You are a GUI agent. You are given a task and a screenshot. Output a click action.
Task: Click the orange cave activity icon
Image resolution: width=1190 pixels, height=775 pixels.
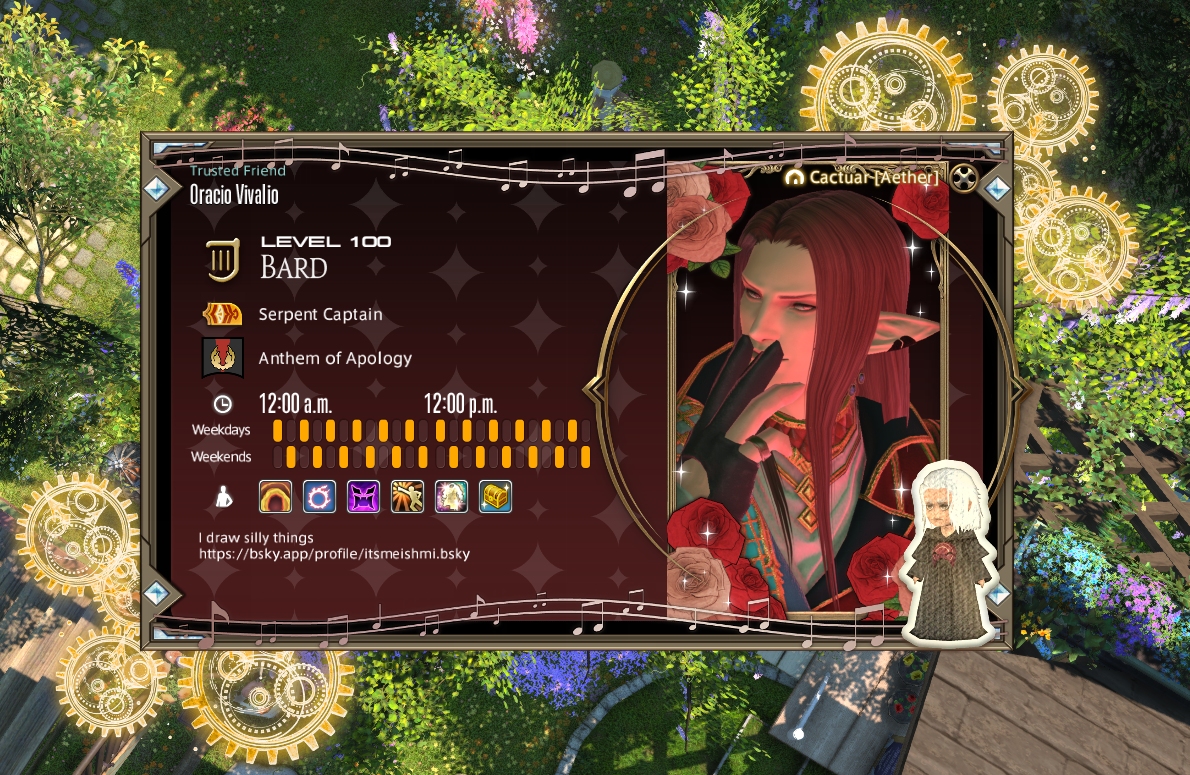(275, 496)
